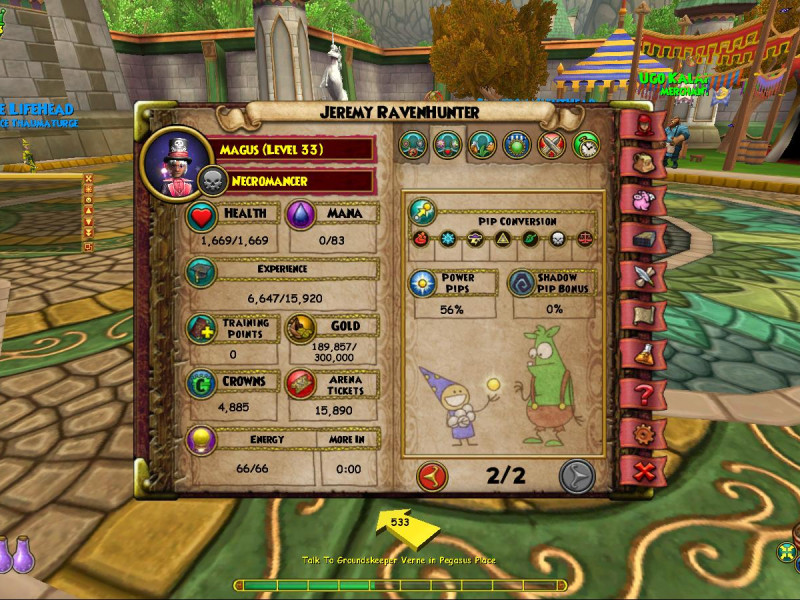Go to the previous stats page
800x600 pixels.
coord(433,474)
